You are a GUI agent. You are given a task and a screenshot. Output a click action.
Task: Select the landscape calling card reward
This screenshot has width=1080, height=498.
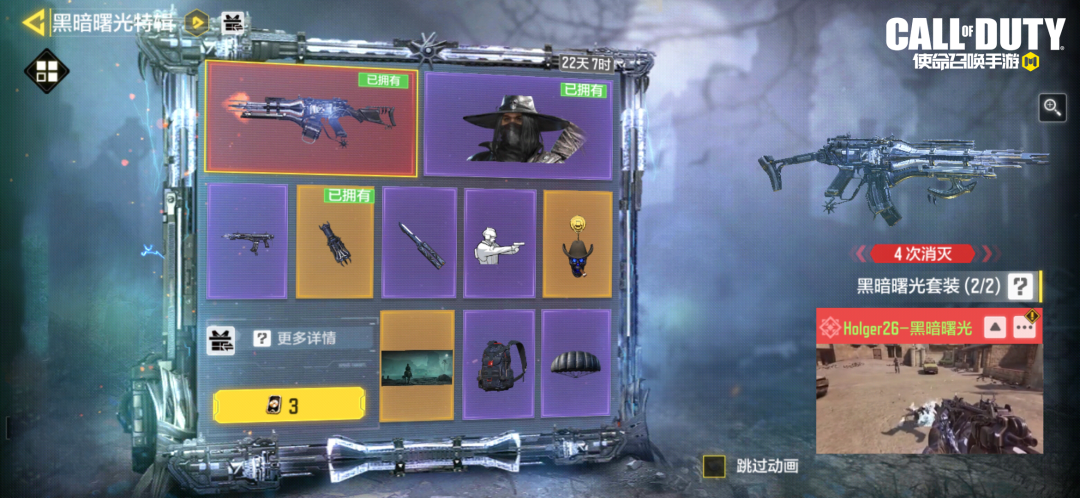click(x=417, y=365)
